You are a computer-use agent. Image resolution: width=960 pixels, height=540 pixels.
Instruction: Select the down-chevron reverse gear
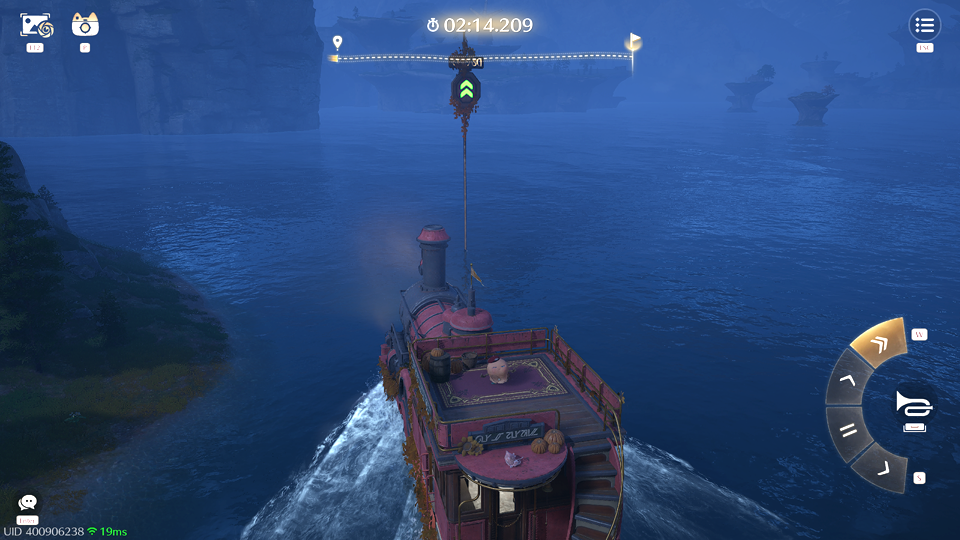pyautogui.click(x=880, y=468)
